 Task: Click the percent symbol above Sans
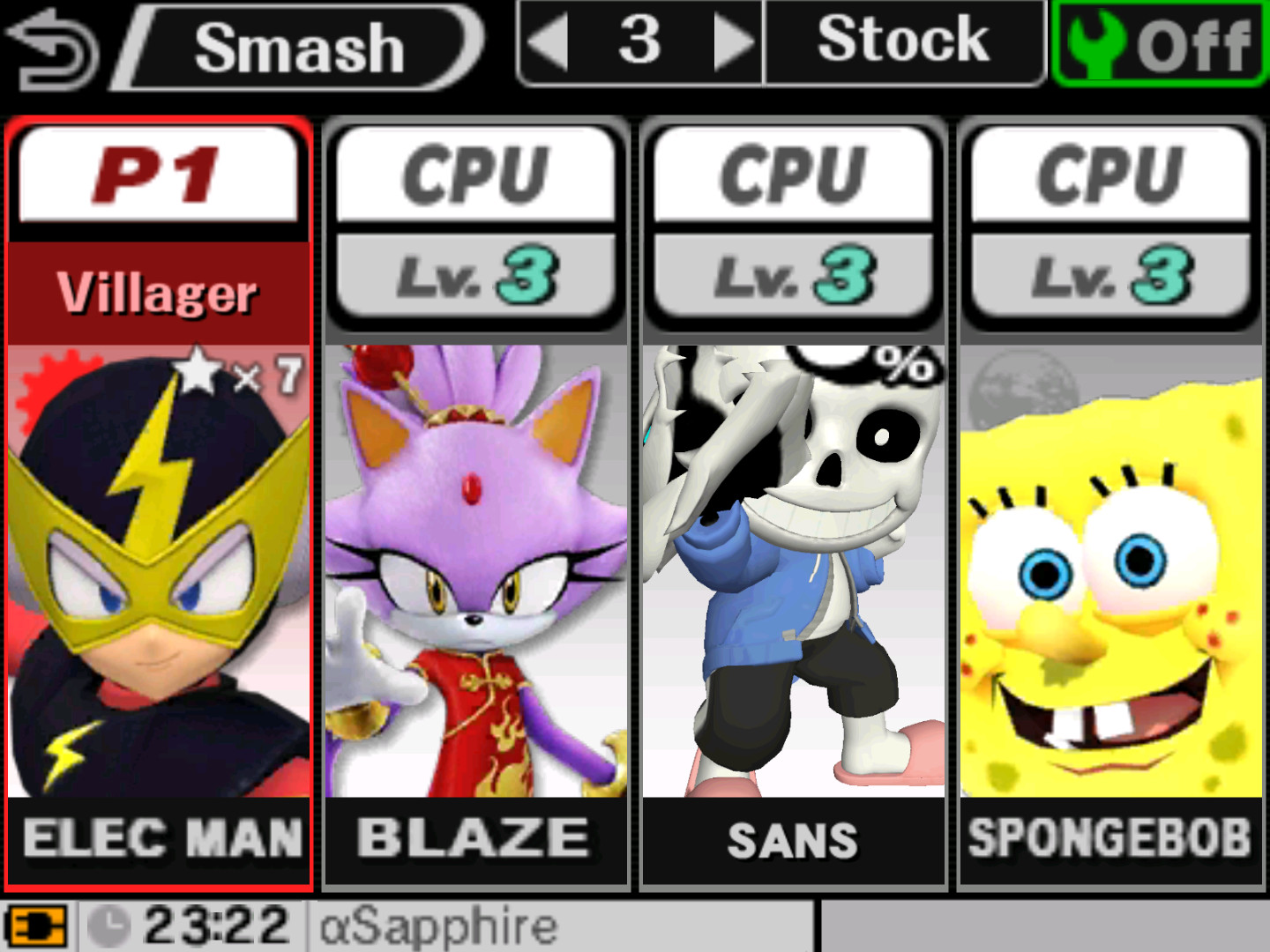[x=908, y=363]
